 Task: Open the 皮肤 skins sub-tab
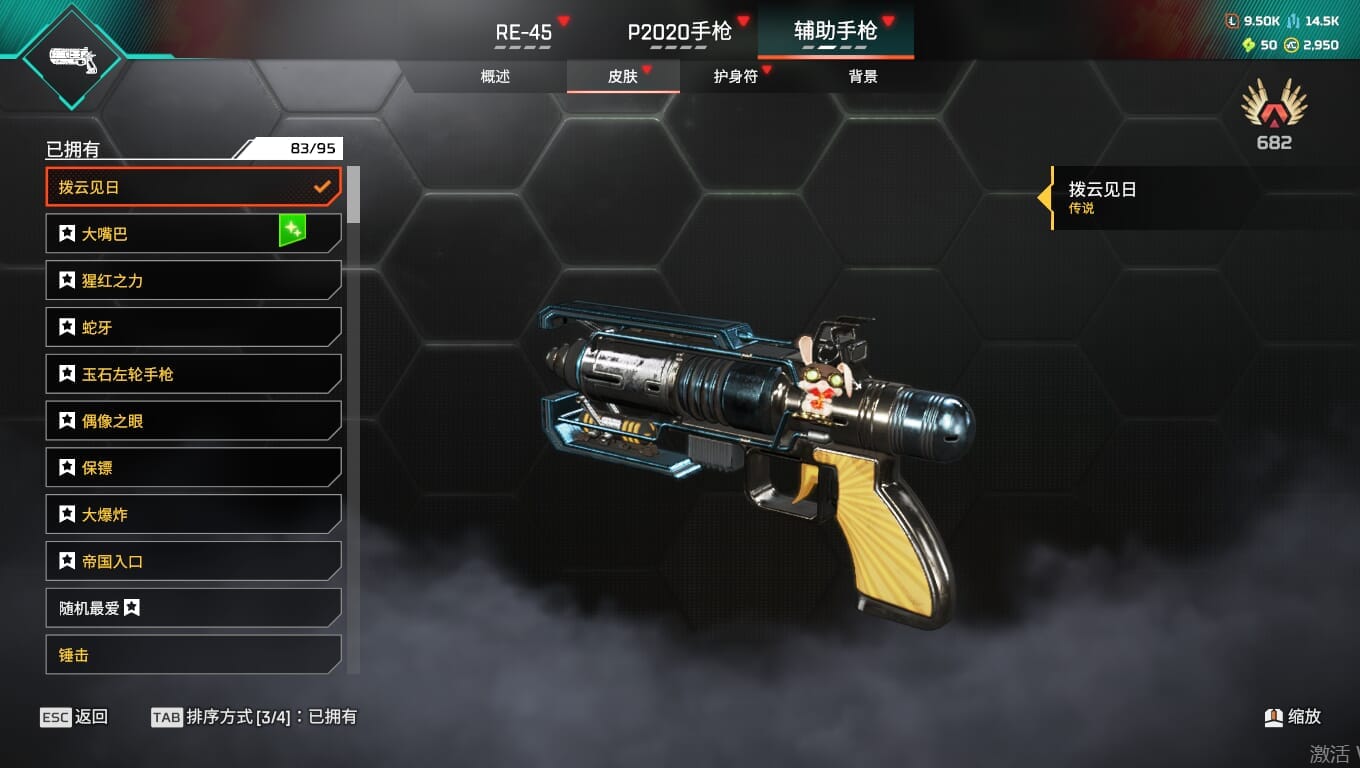coord(623,77)
